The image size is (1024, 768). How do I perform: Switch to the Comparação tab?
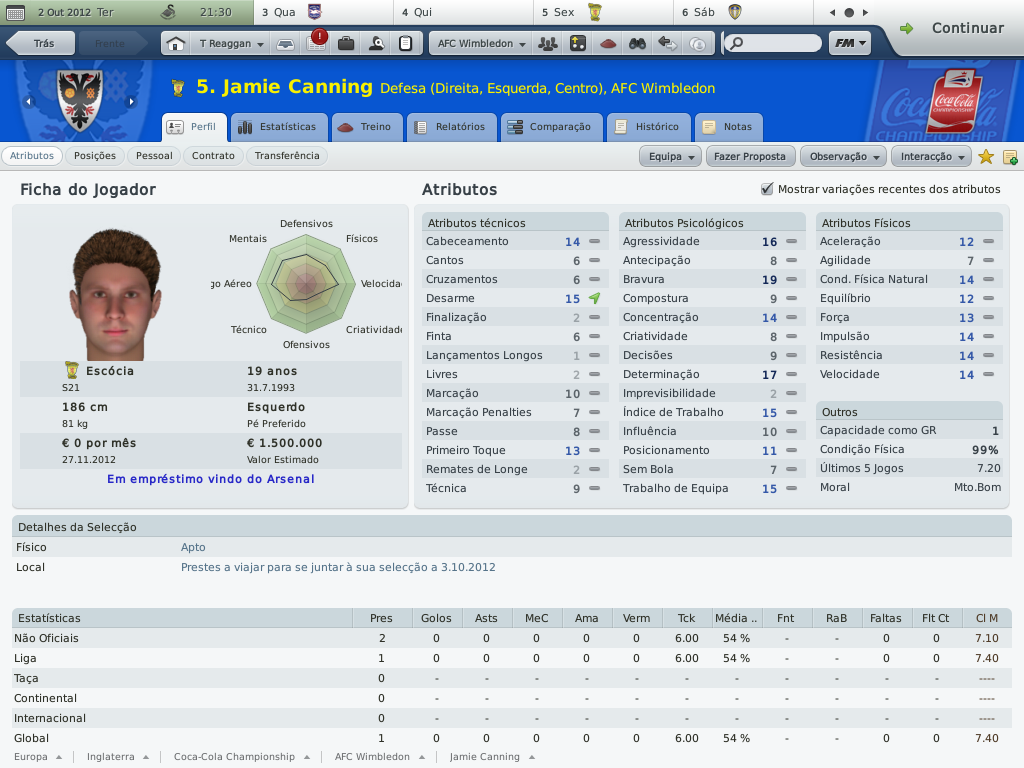point(550,127)
